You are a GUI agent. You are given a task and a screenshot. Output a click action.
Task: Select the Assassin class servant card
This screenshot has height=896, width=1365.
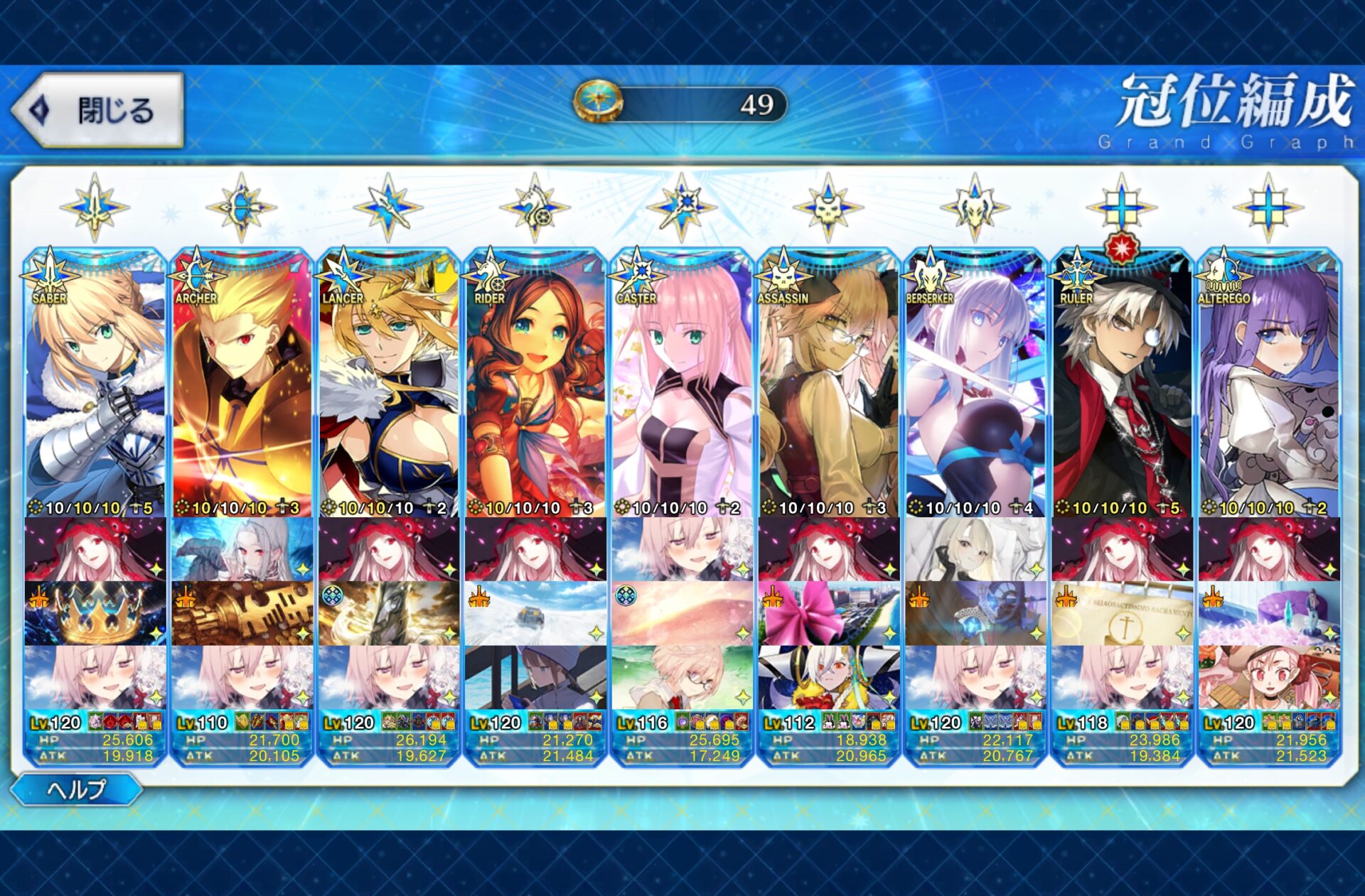point(828,384)
